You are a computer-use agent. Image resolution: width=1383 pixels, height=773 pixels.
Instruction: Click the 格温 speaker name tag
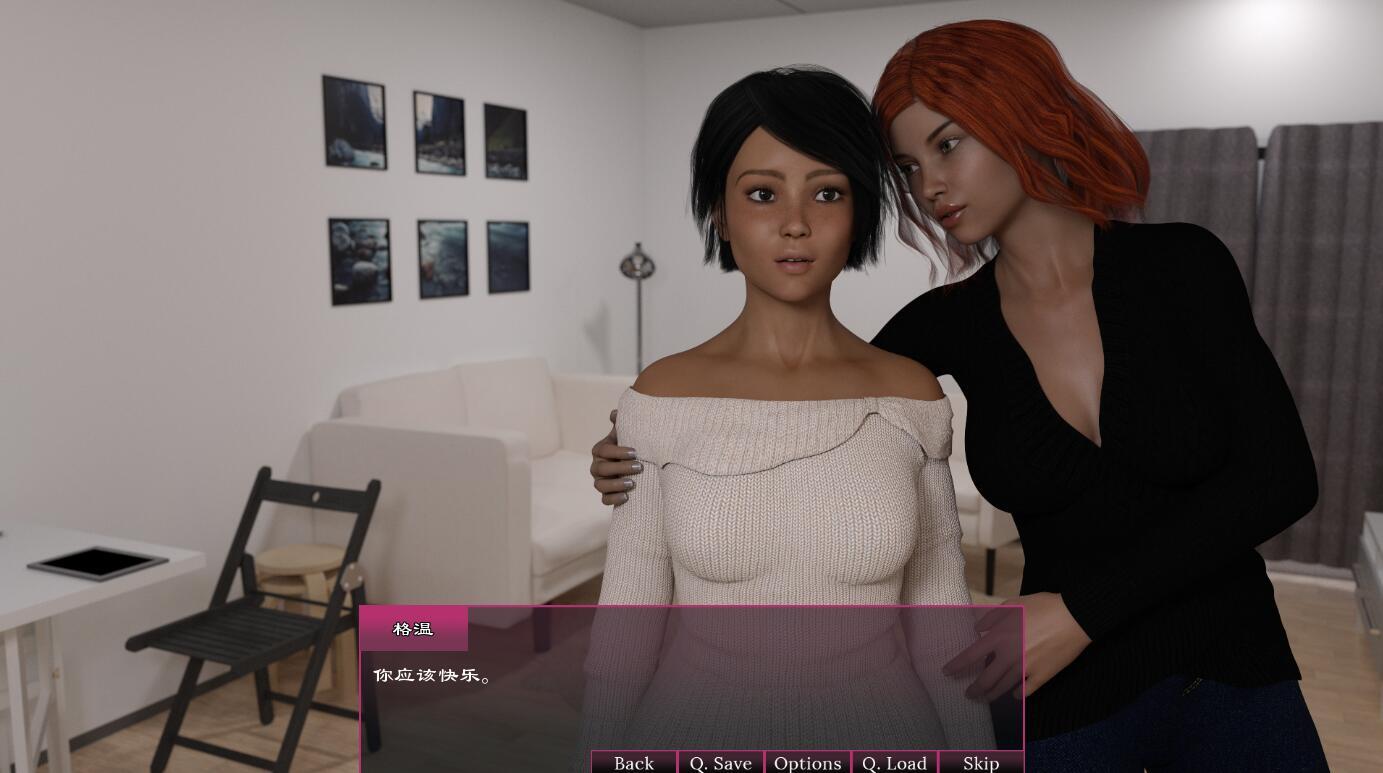414,628
